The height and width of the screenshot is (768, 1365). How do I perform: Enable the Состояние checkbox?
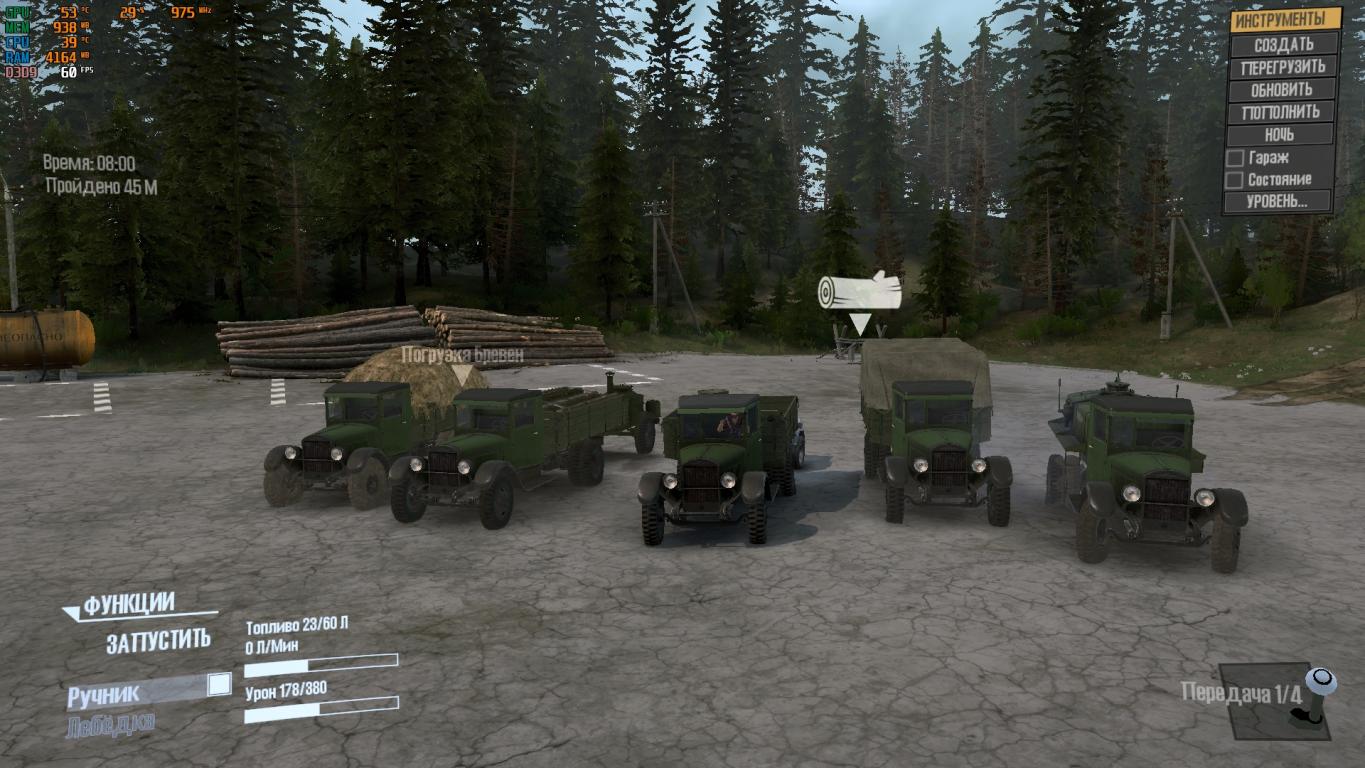[x=1236, y=180]
